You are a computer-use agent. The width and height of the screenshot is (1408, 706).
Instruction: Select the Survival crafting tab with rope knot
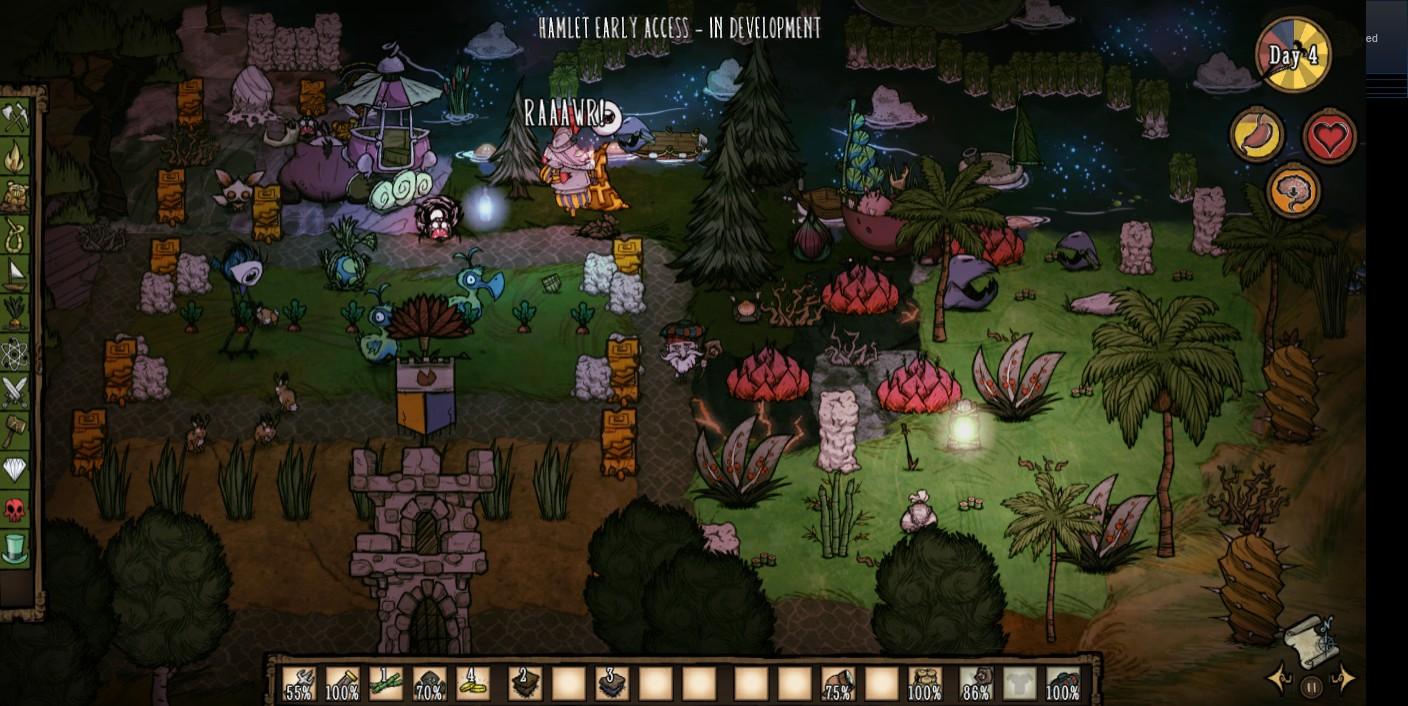pos(15,235)
